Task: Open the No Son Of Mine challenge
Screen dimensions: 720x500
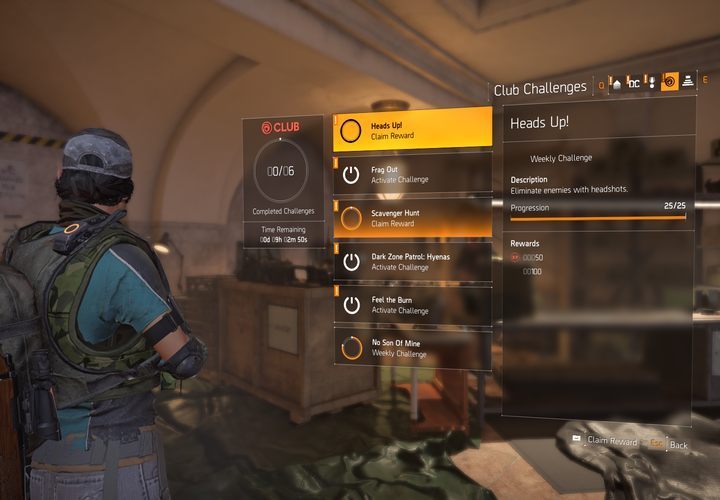Action: (x=412, y=348)
